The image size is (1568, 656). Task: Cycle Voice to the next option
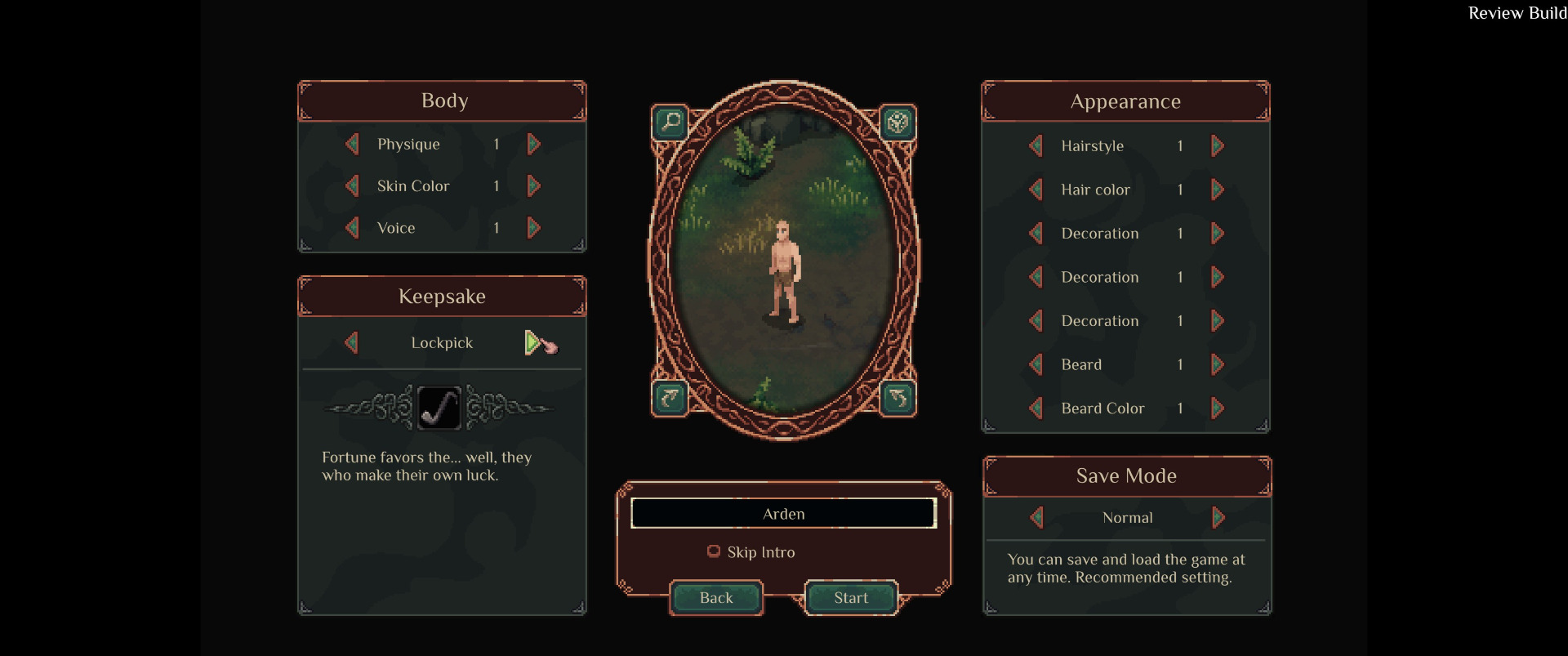(534, 228)
